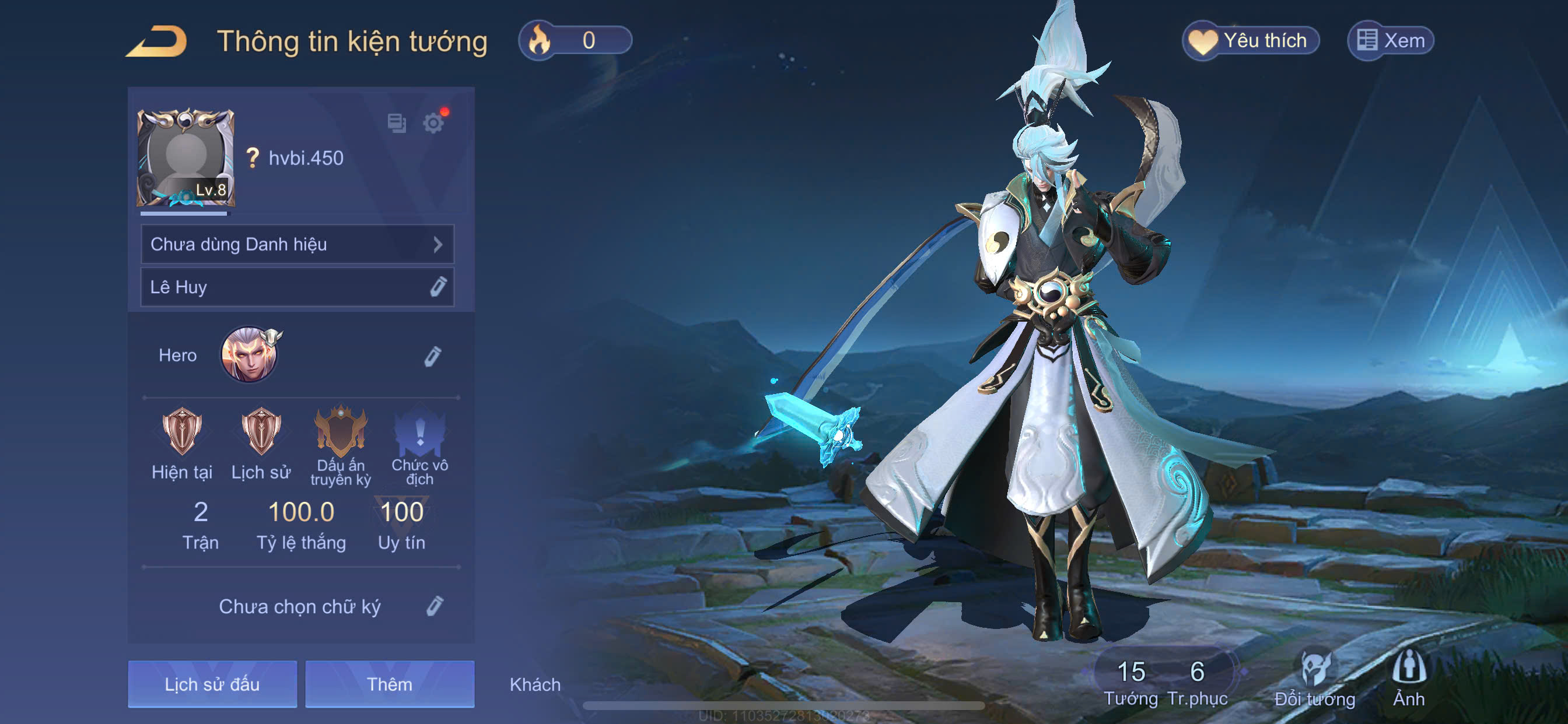This screenshot has width=1568, height=724.
Task: Click the player avatar portrait
Action: click(x=185, y=157)
